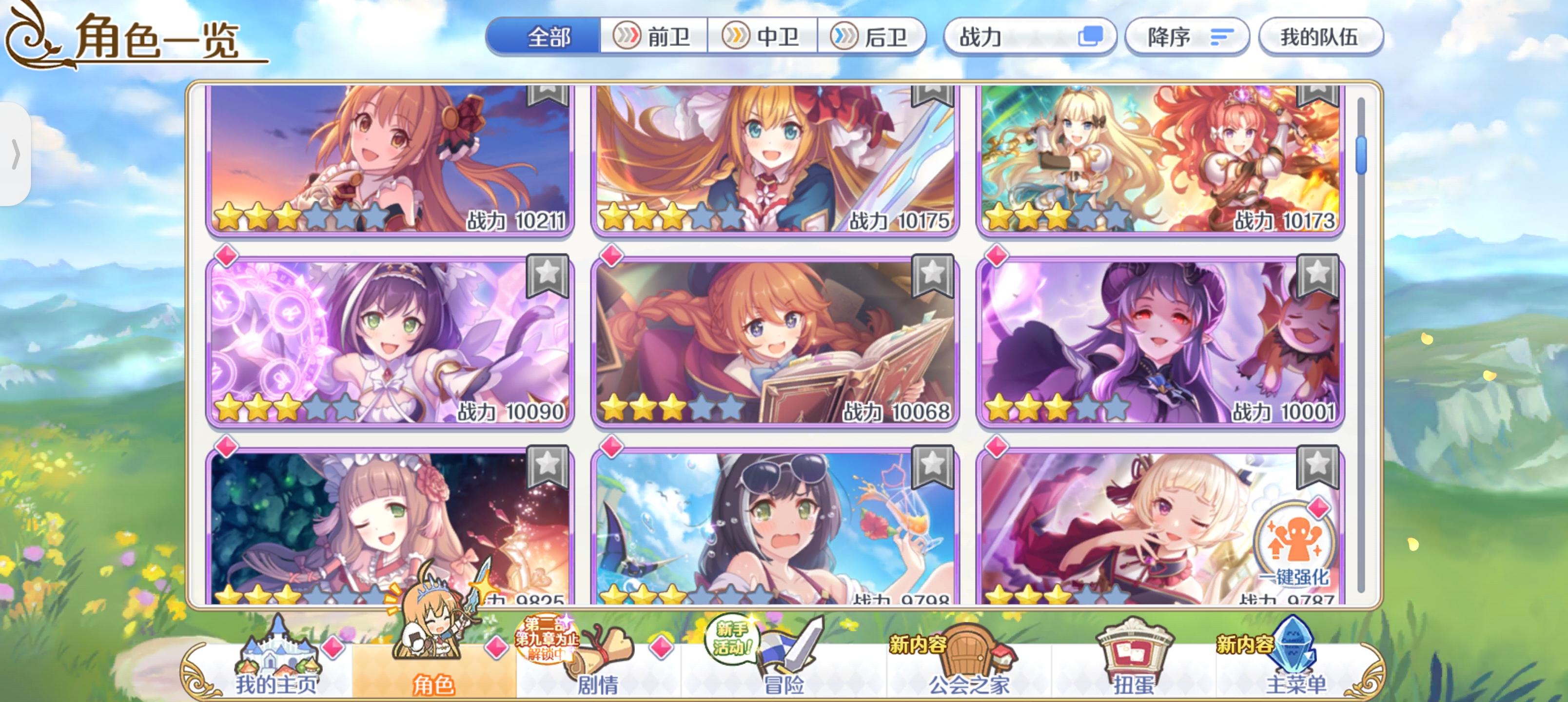The width and height of the screenshot is (1568, 702).
Task: Select the 全部 filter tab
Action: [x=549, y=38]
